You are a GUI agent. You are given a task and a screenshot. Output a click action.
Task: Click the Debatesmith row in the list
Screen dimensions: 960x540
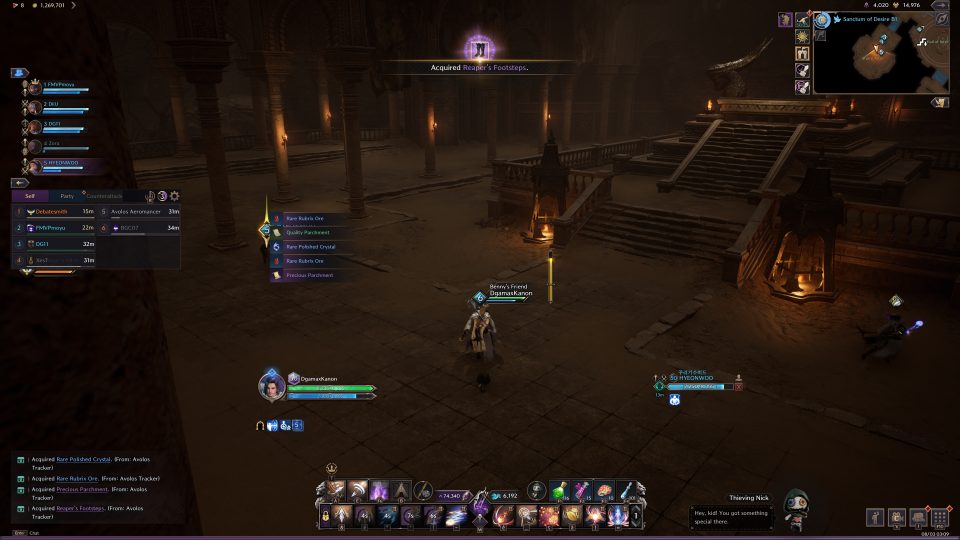click(x=55, y=212)
